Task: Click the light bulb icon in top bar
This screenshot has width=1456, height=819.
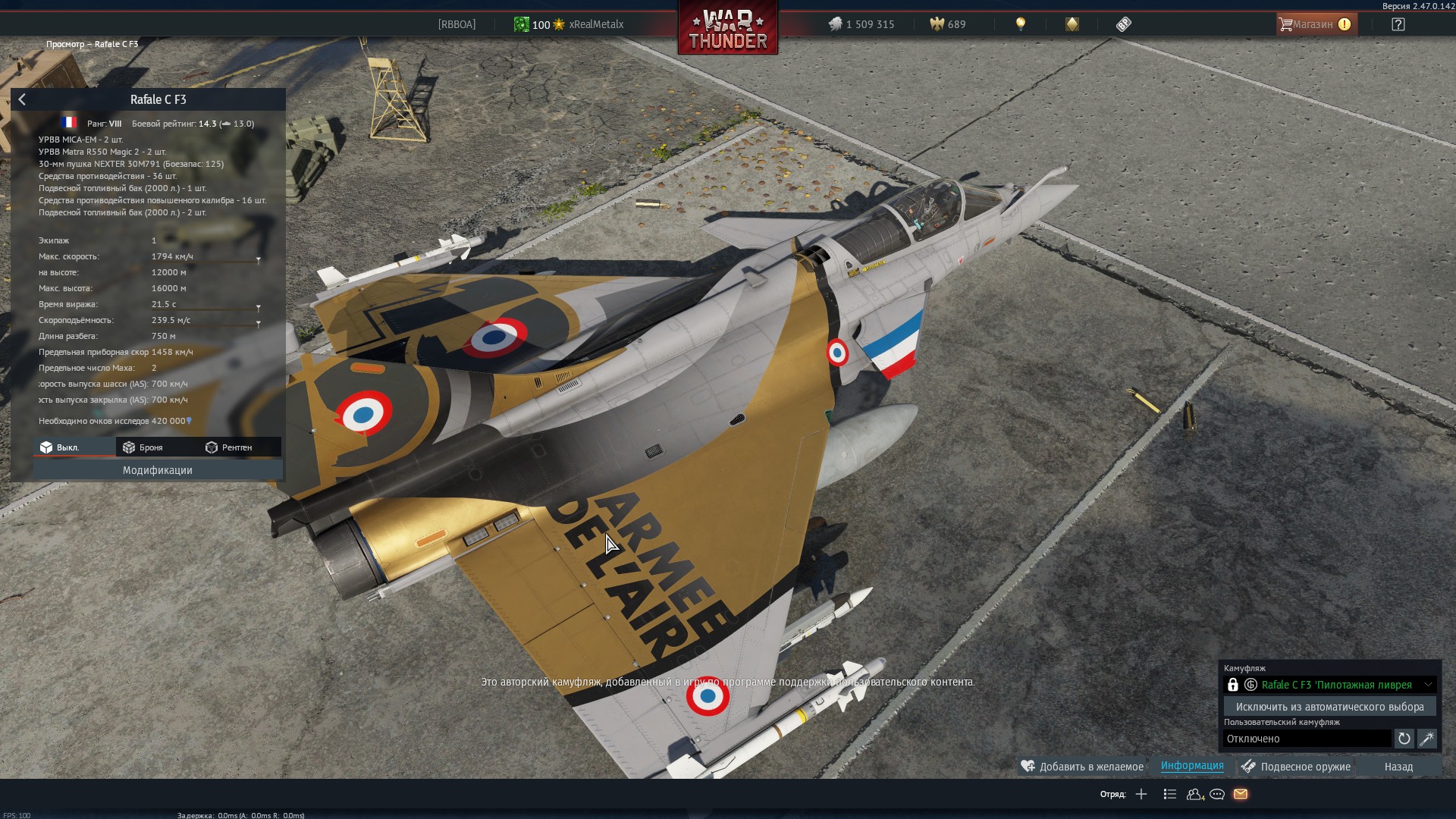Action: [x=1021, y=24]
